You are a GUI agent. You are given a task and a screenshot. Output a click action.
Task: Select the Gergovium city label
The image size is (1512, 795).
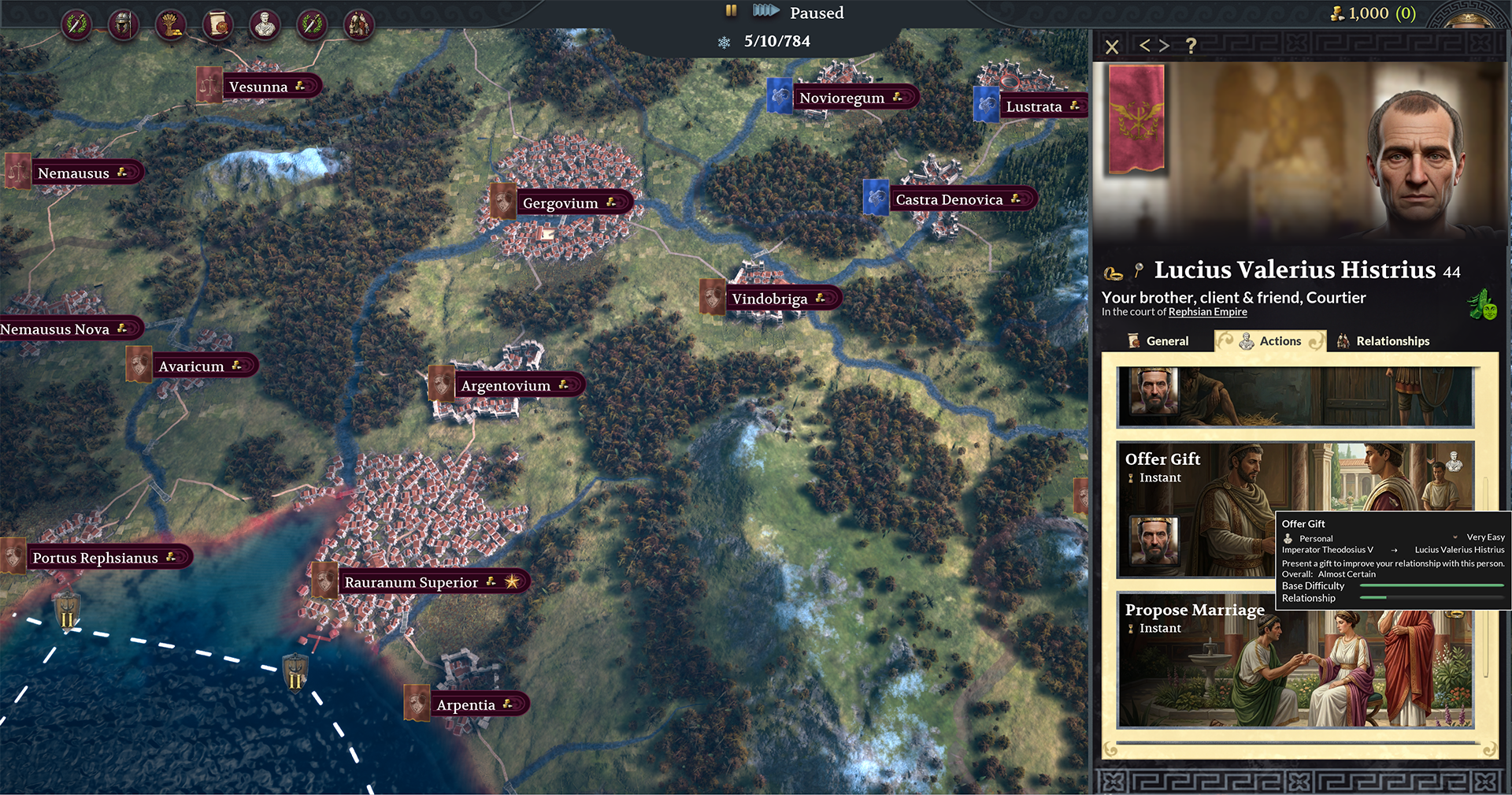coord(560,203)
